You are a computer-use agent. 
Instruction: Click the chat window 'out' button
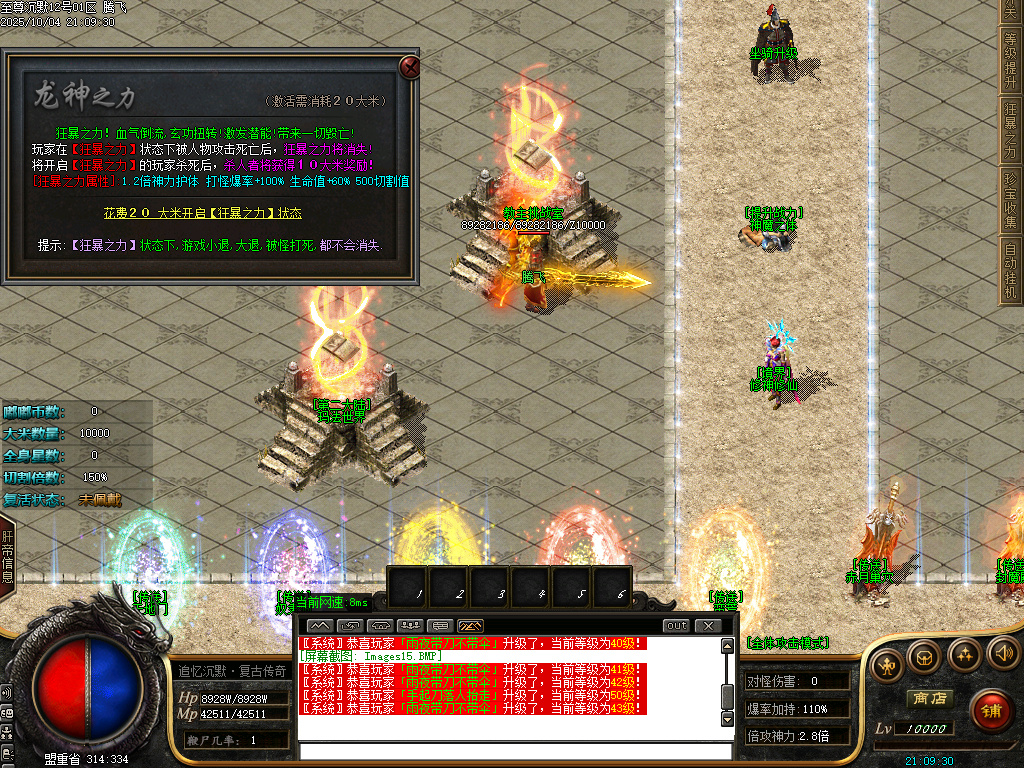(676, 626)
